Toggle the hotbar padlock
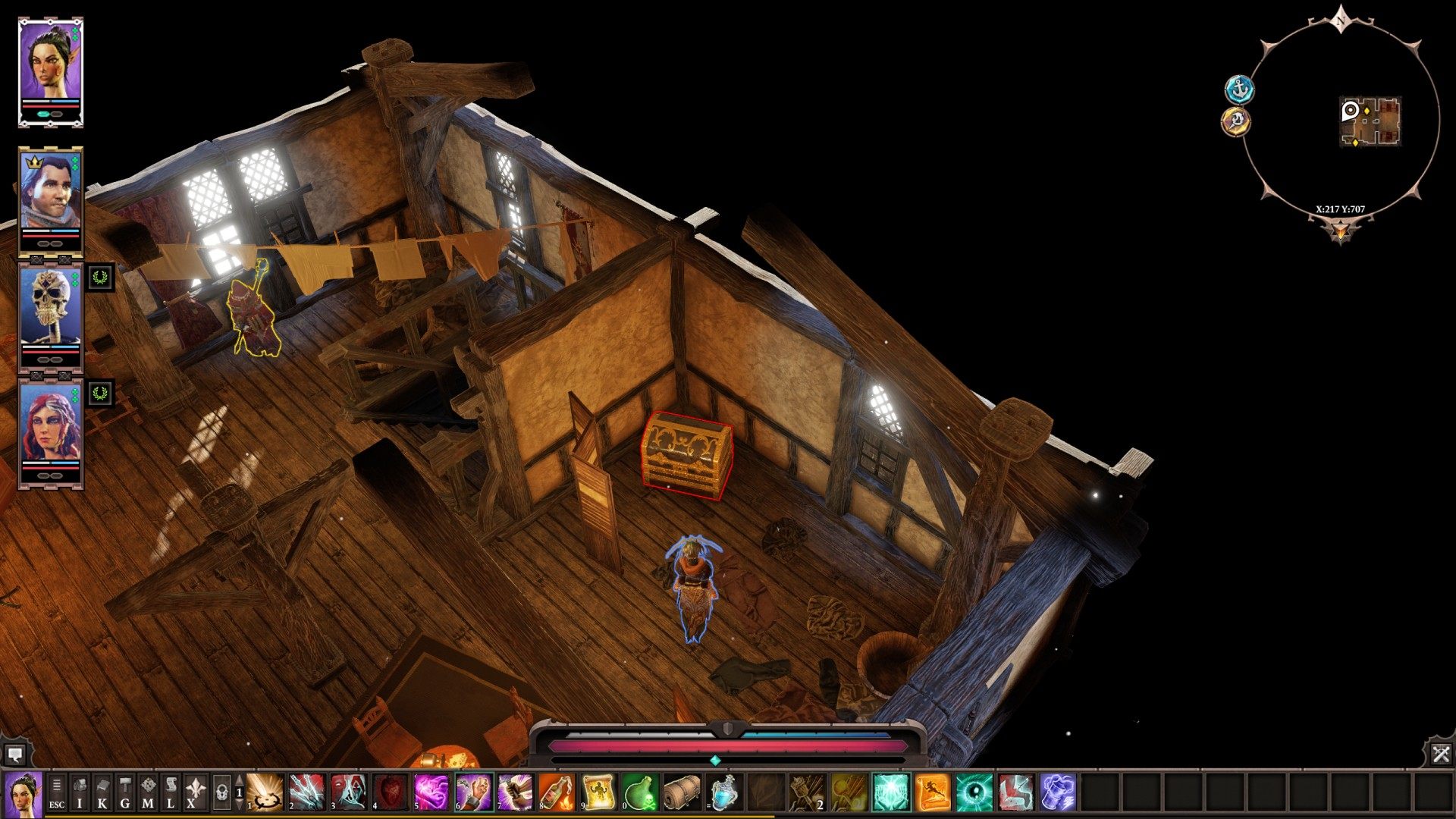 pyautogui.click(x=221, y=793)
